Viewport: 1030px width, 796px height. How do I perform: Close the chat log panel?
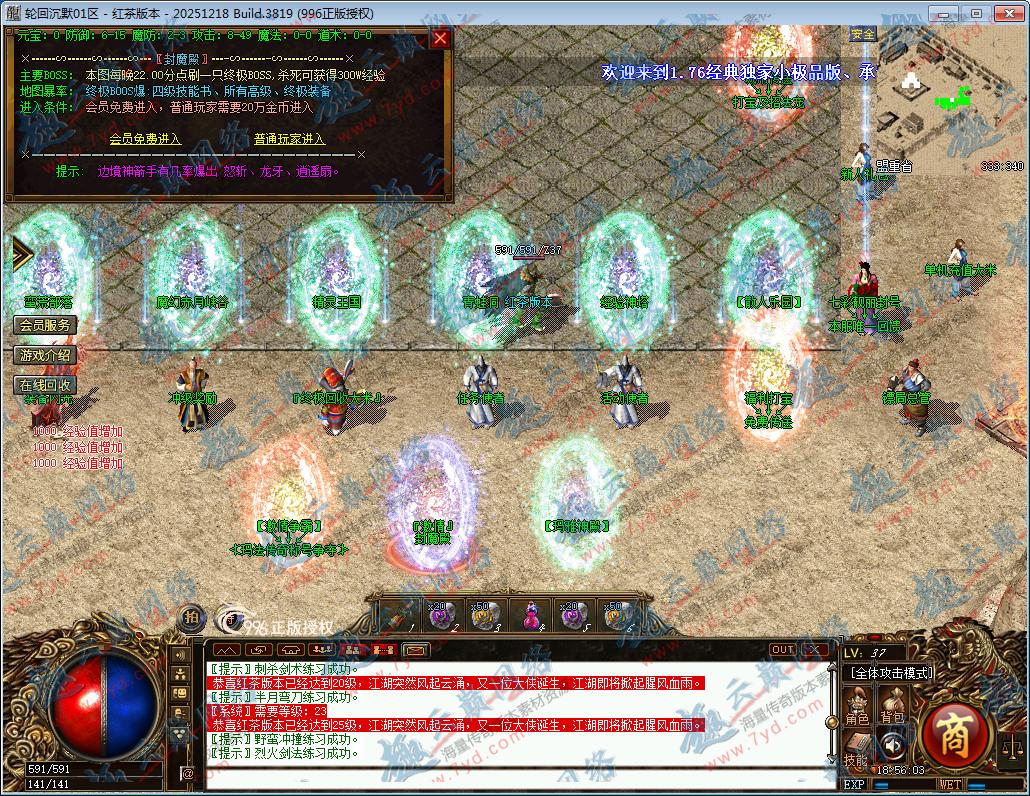point(816,650)
